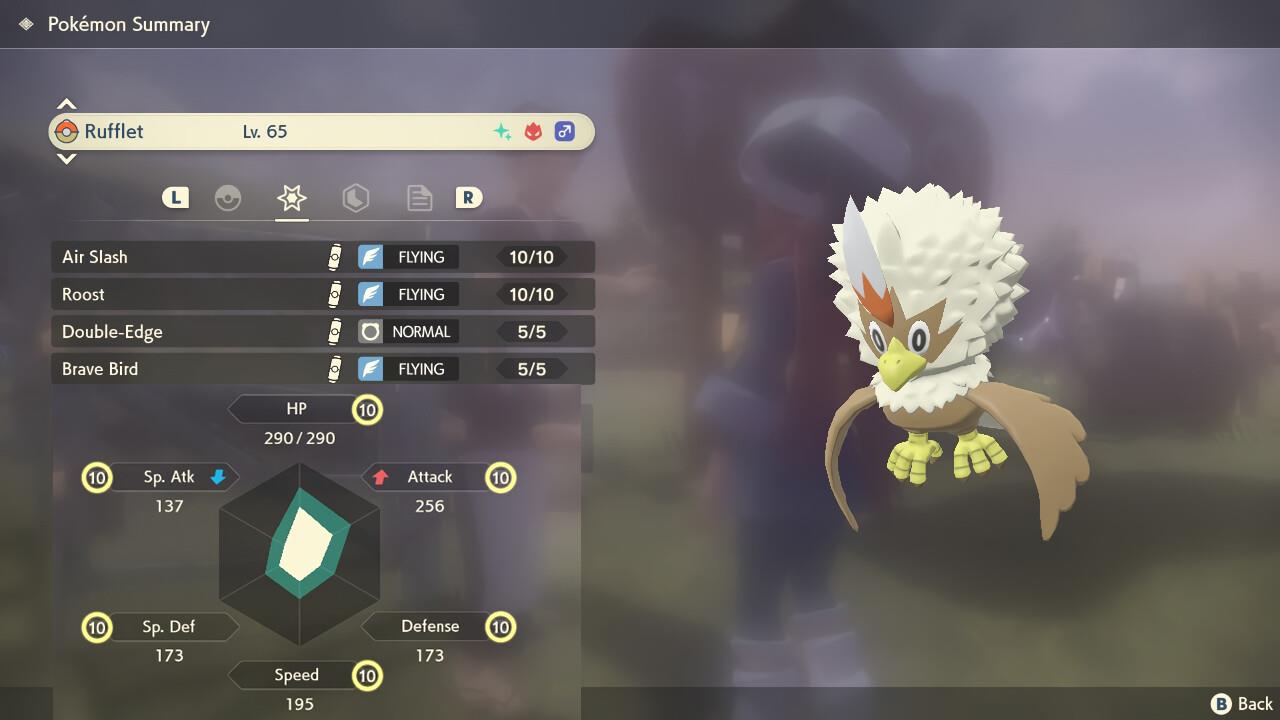Screen dimensions: 1280x720
Task: Select the star-shaped moves tab icon
Action: click(292, 198)
